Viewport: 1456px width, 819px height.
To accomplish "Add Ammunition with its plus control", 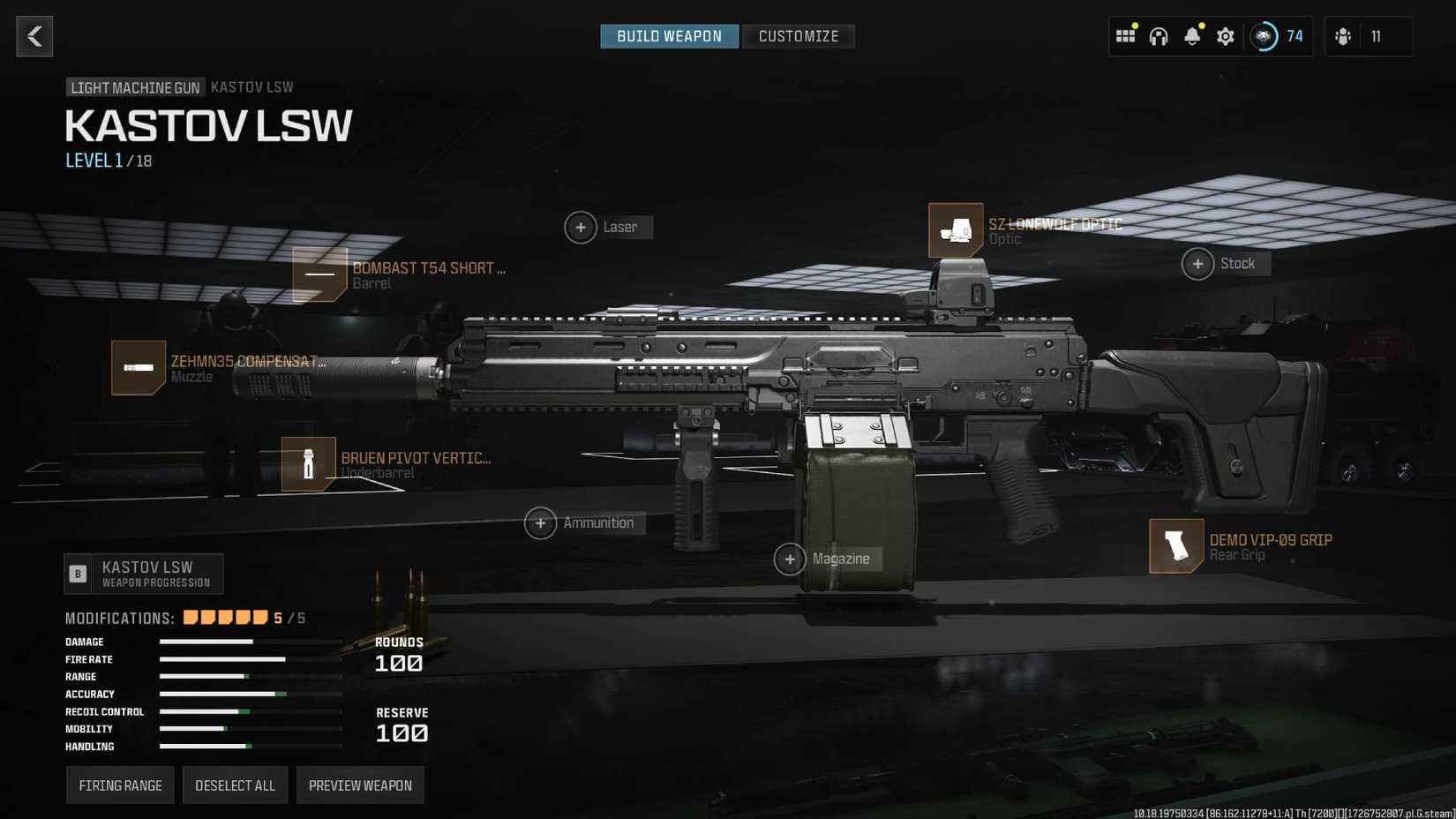I will point(541,522).
